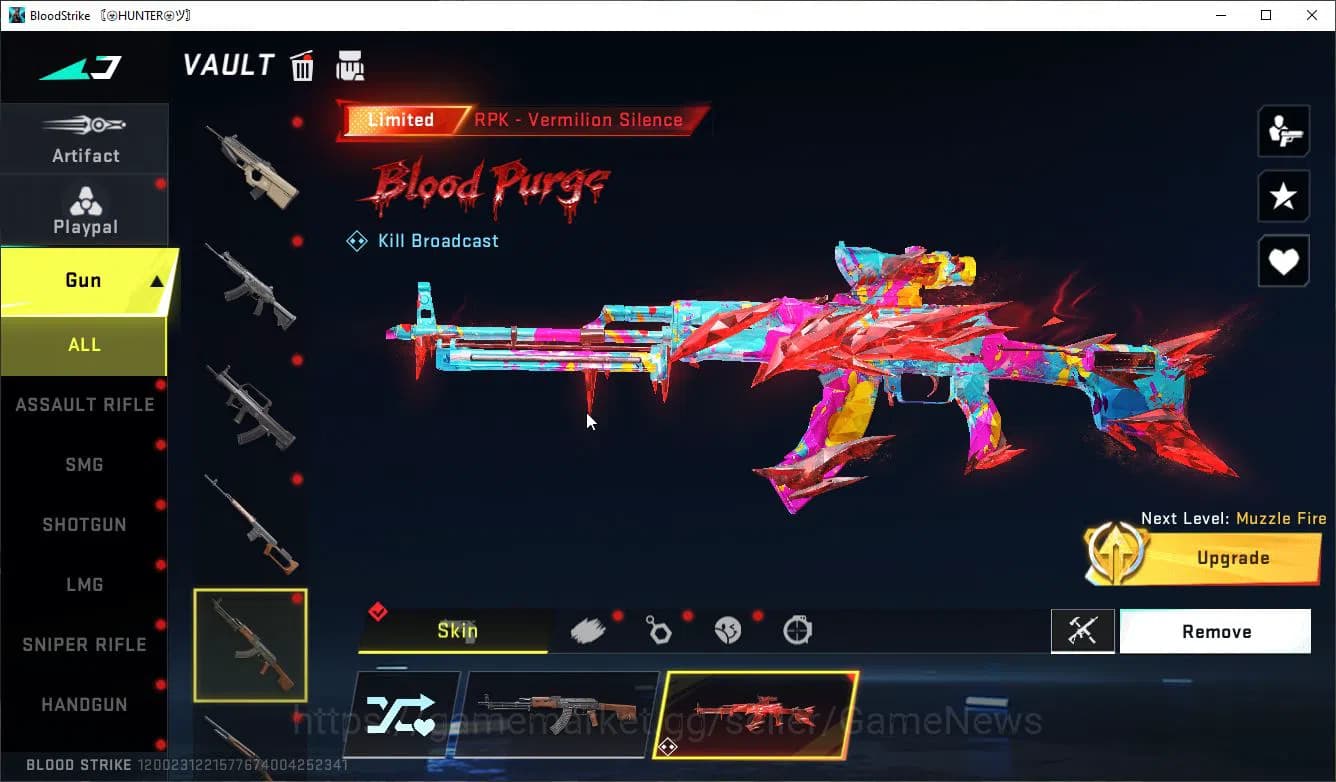1336x782 pixels.
Task: Open the Artifact category
Action: pyautogui.click(x=85, y=139)
